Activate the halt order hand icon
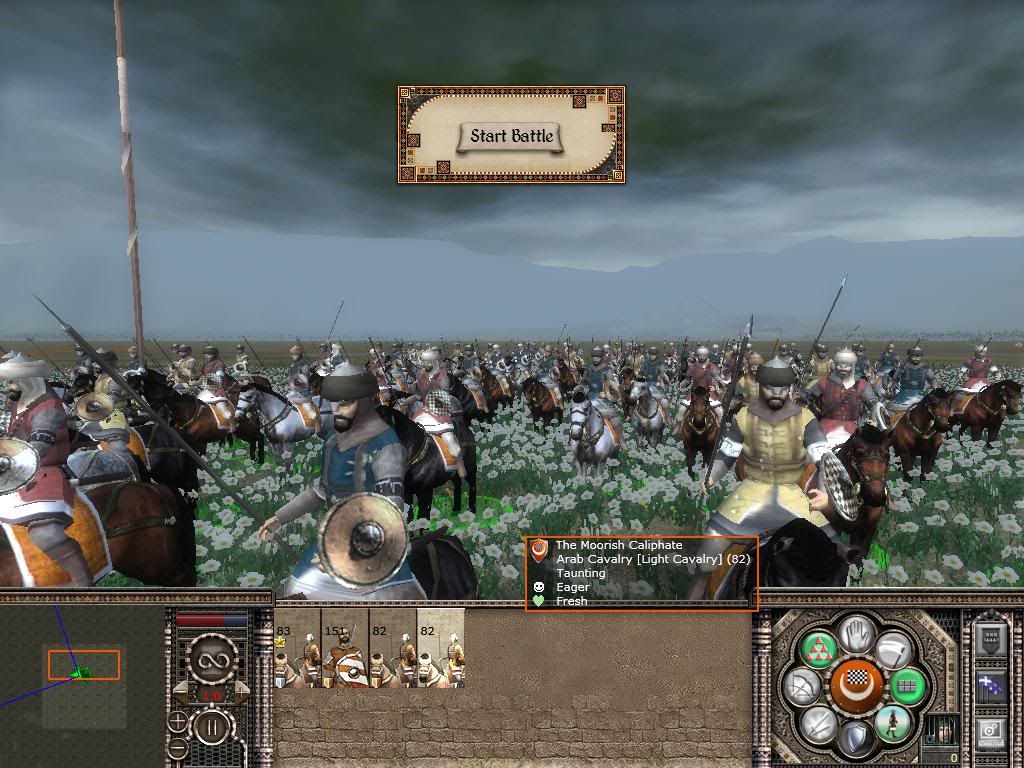 856,633
